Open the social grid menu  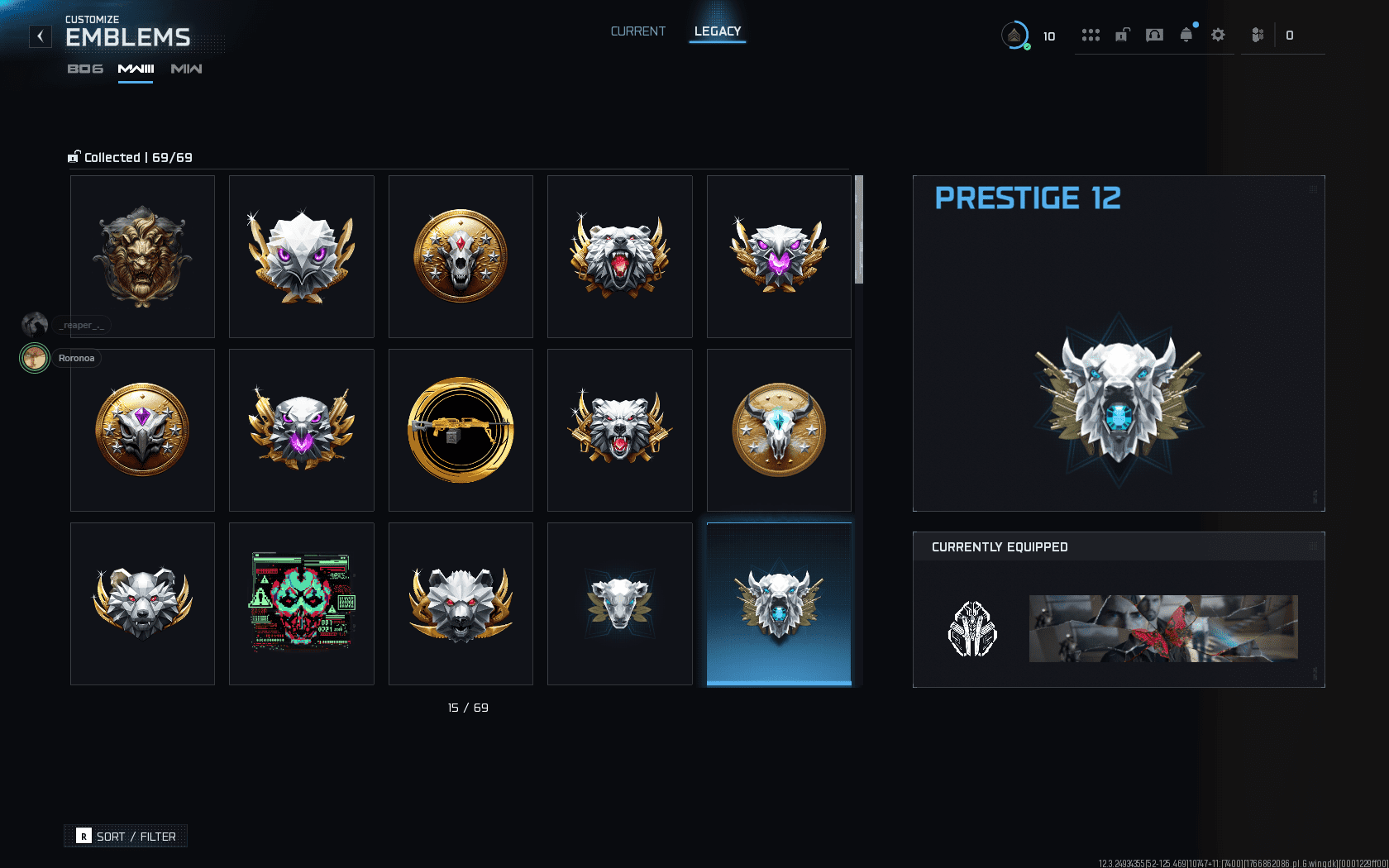pyautogui.click(x=1091, y=35)
